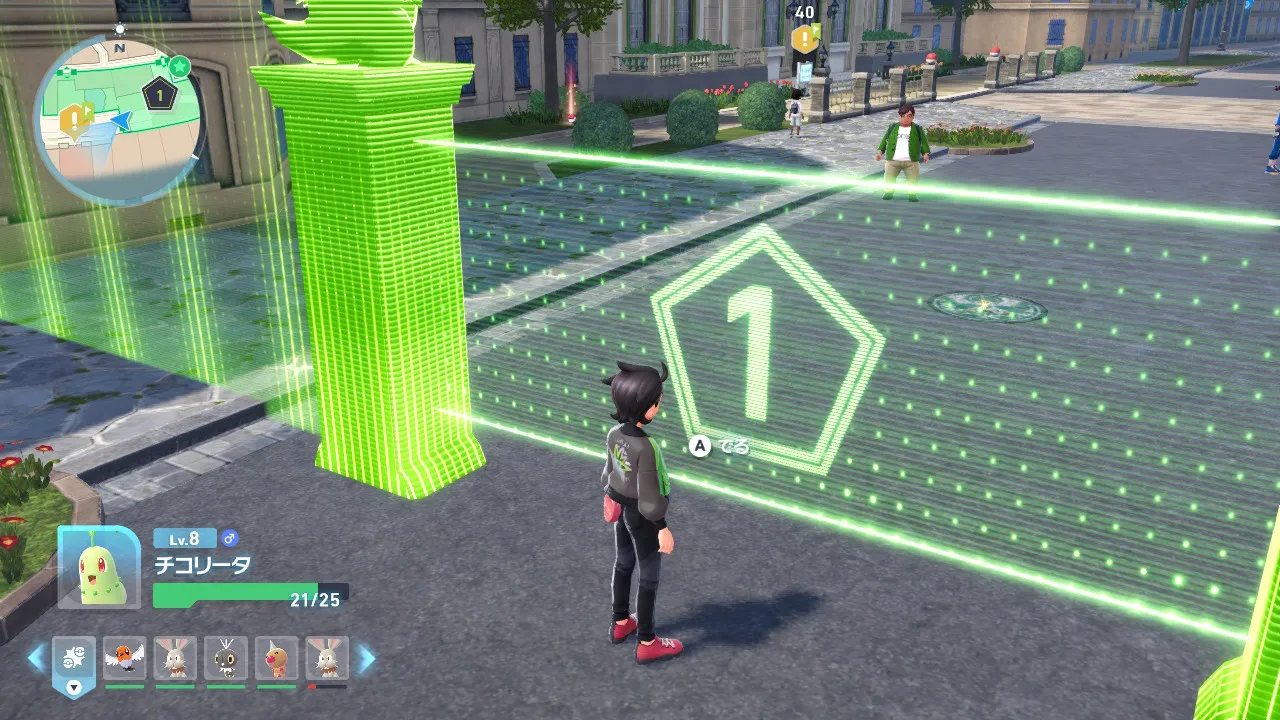Select the orange objective waypoint showing 40

tap(805, 38)
